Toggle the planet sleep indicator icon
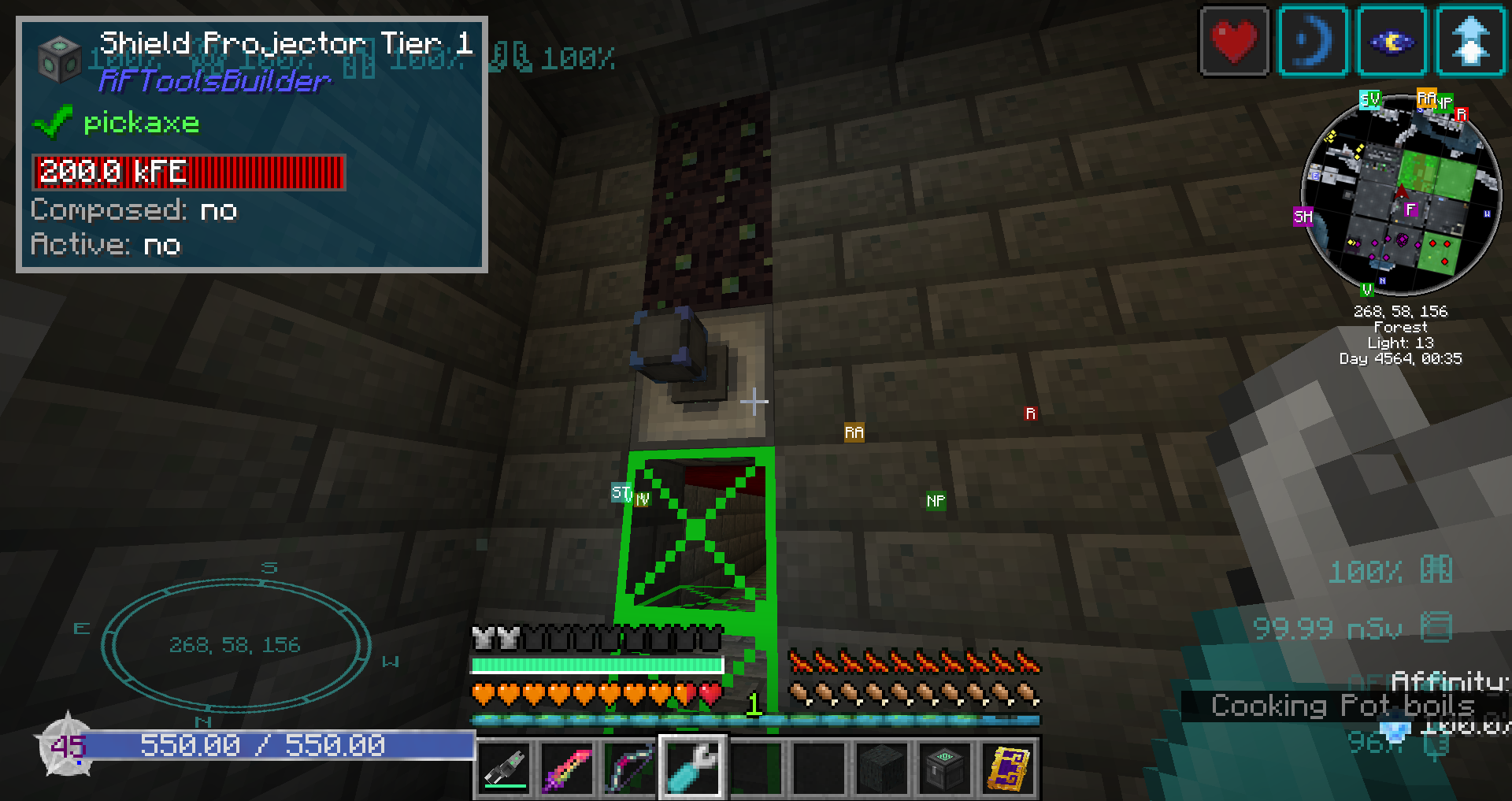Viewport: 1512px width, 801px height. [1392, 42]
